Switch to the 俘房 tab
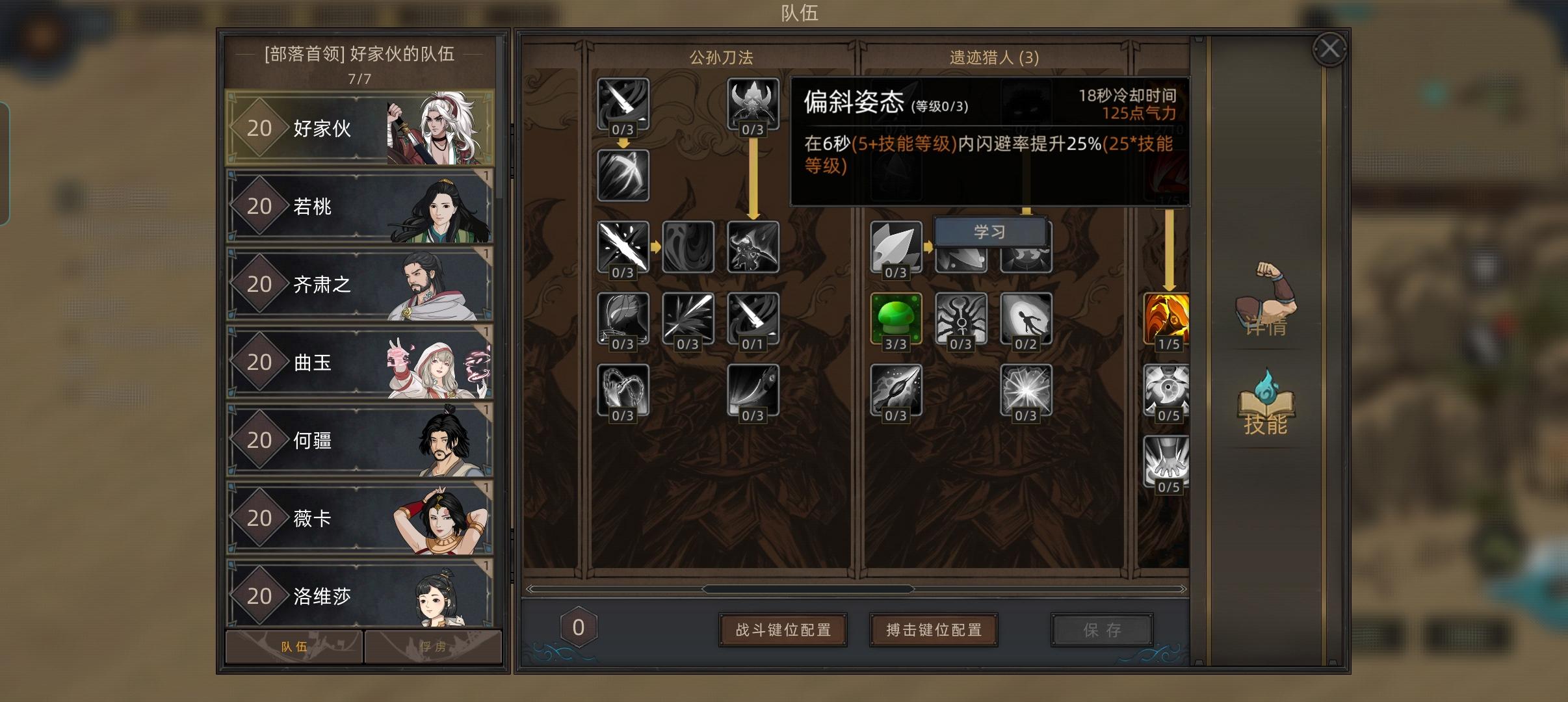The height and width of the screenshot is (702, 1568). [432, 647]
